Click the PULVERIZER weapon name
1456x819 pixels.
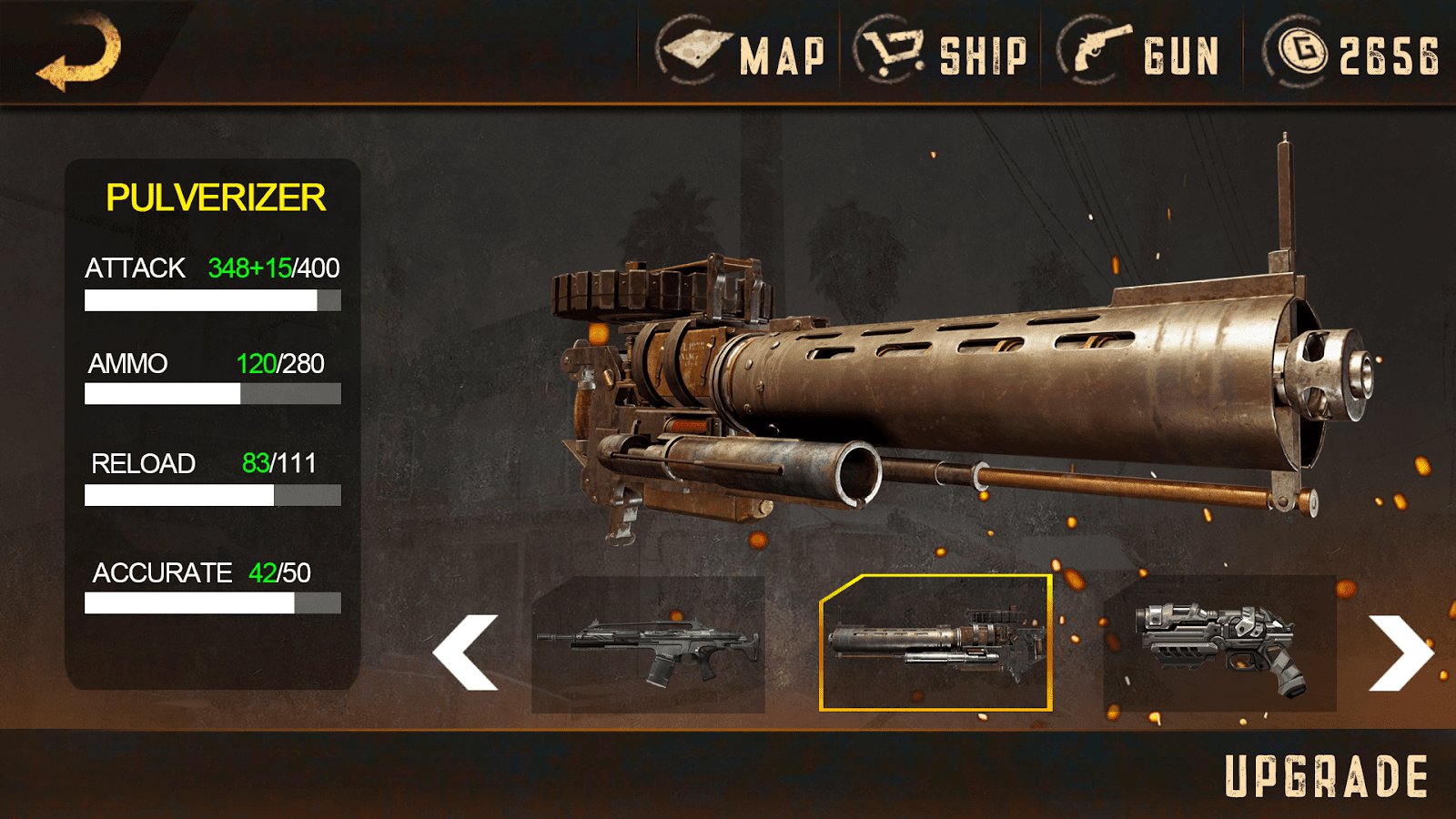pyautogui.click(x=215, y=196)
